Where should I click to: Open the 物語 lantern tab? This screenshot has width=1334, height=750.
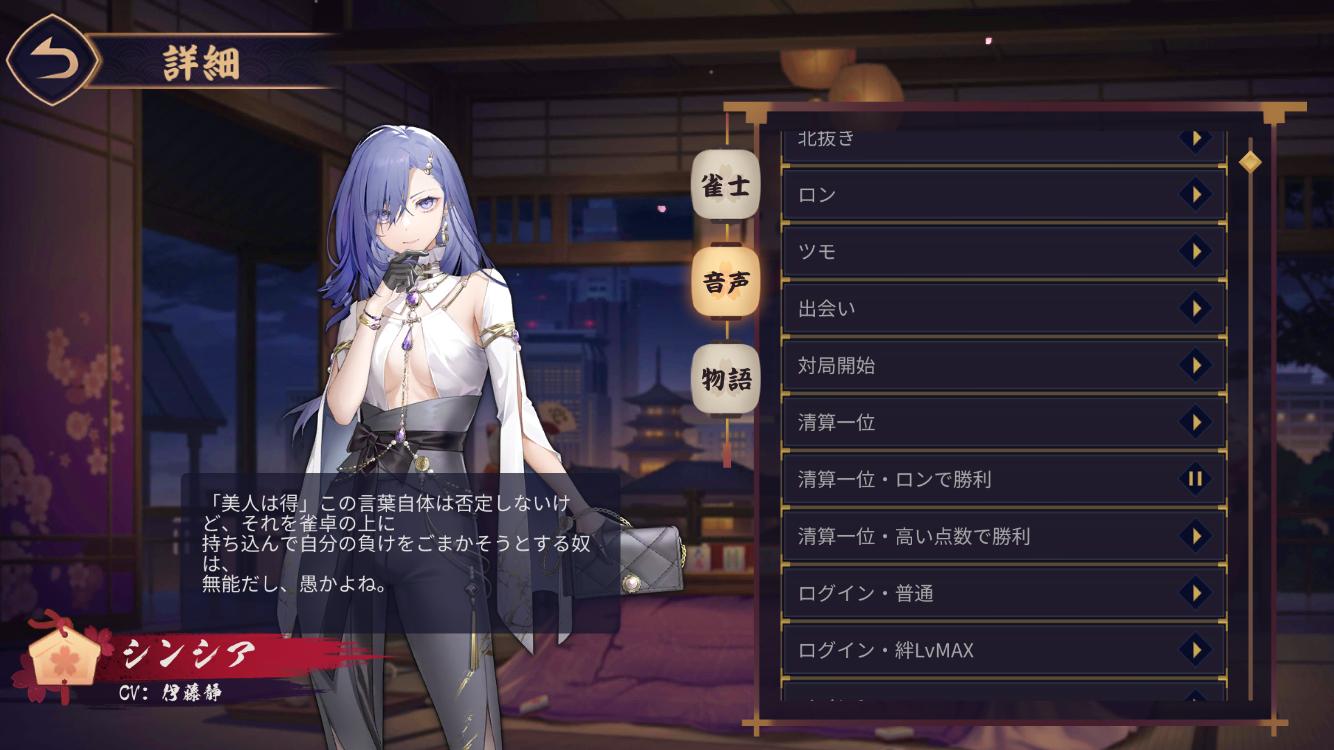point(726,380)
